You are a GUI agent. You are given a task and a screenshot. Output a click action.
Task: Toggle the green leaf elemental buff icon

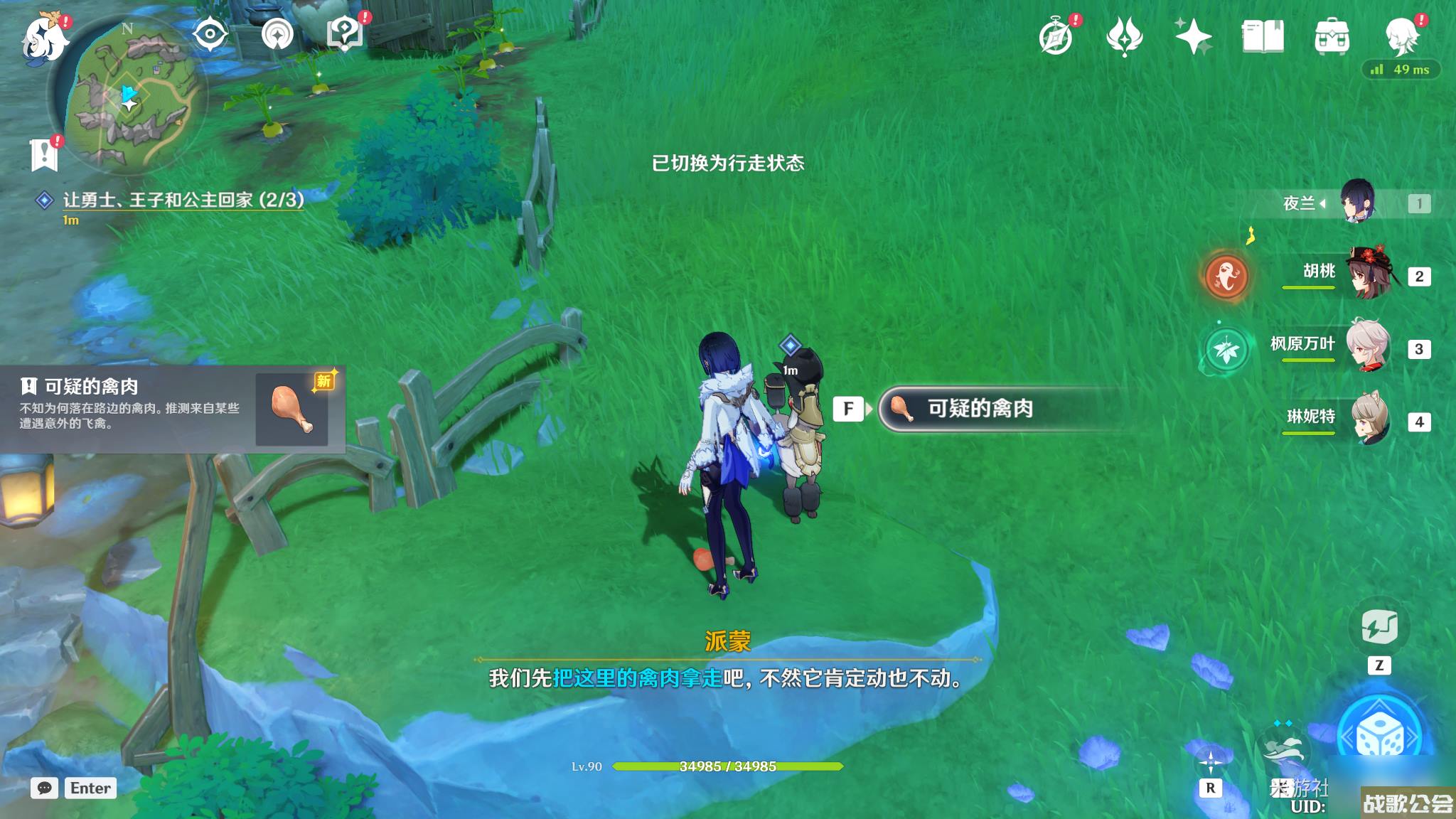tap(1227, 348)
